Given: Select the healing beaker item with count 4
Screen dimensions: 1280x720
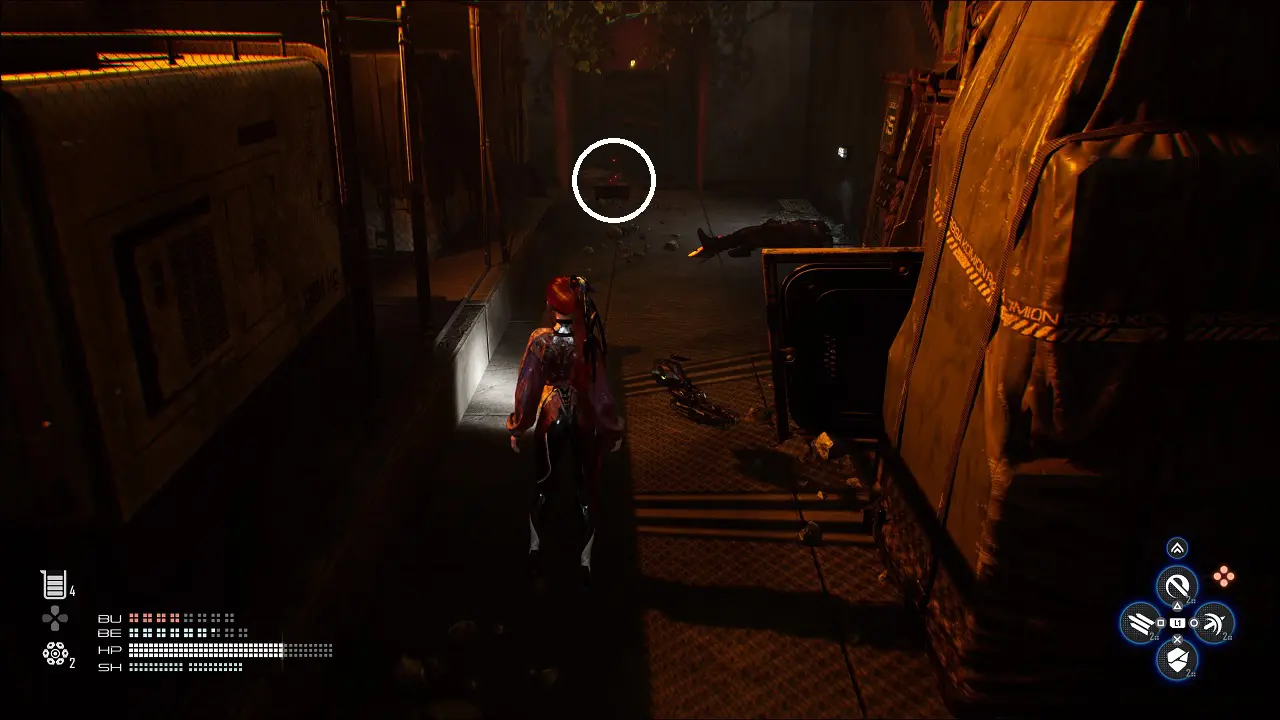Looking at the screenshot, I should coord(53,585).
